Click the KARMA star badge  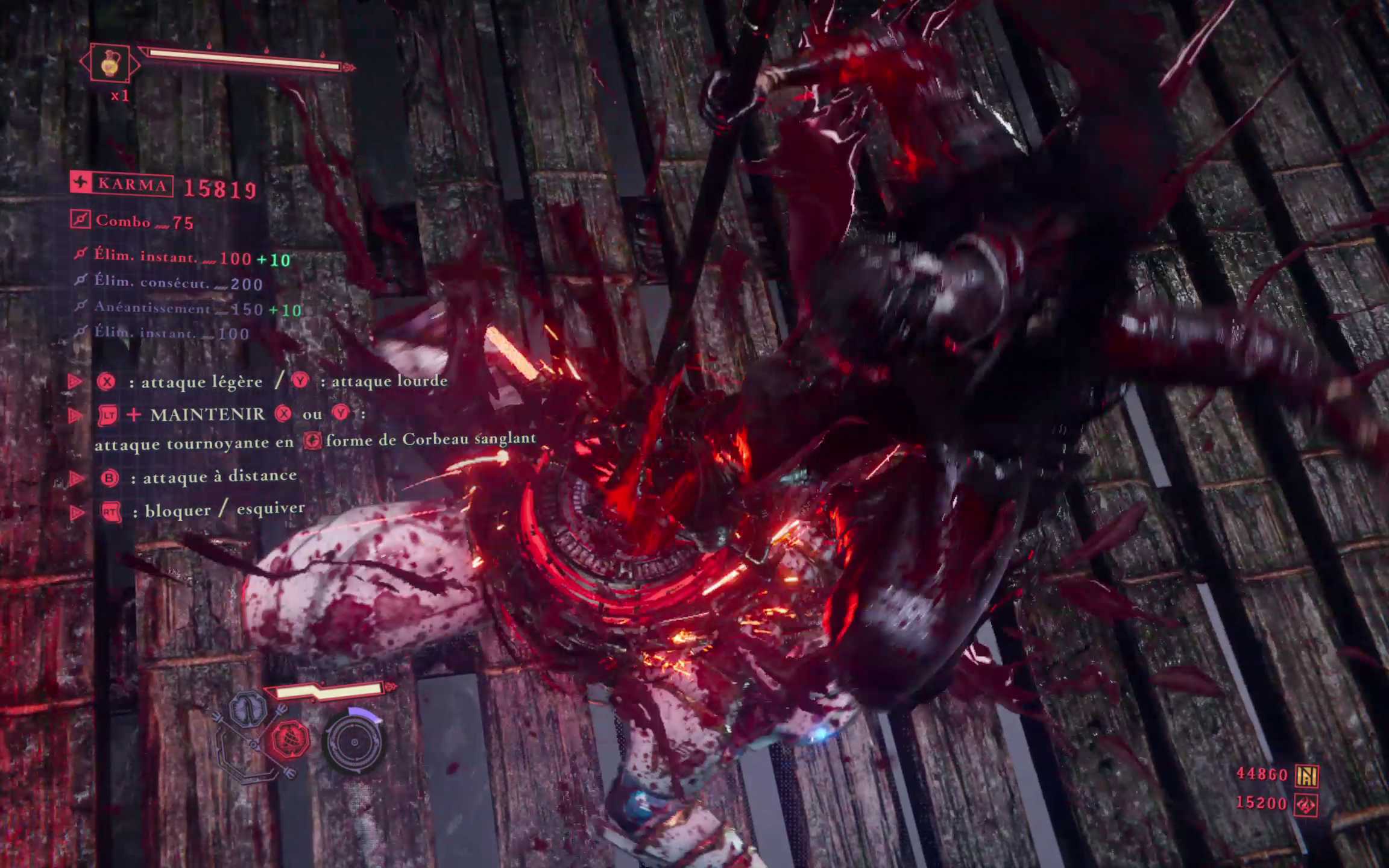click(x=81, y=183)
